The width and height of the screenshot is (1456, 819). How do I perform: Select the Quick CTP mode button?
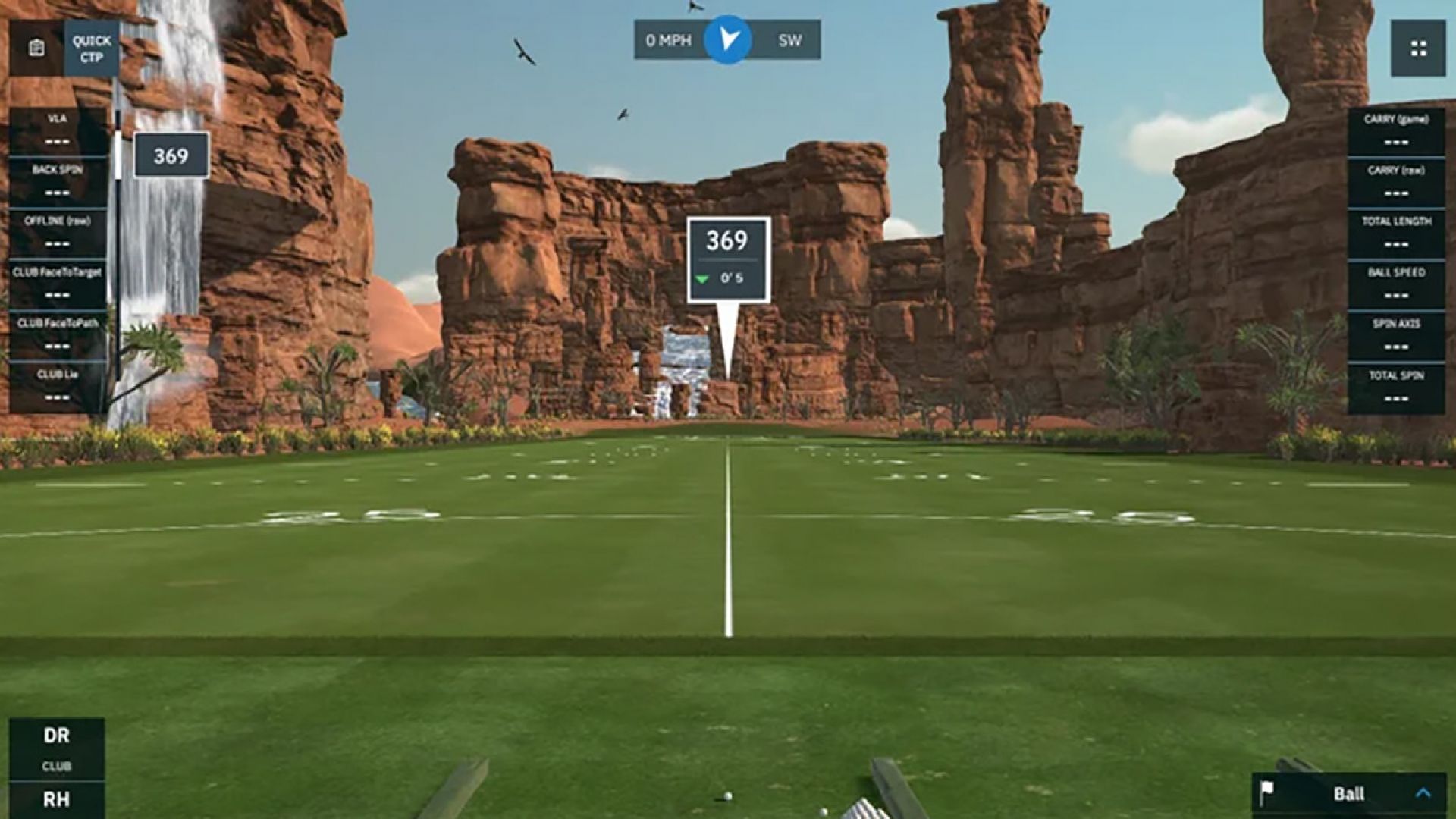tap(91, 49)
